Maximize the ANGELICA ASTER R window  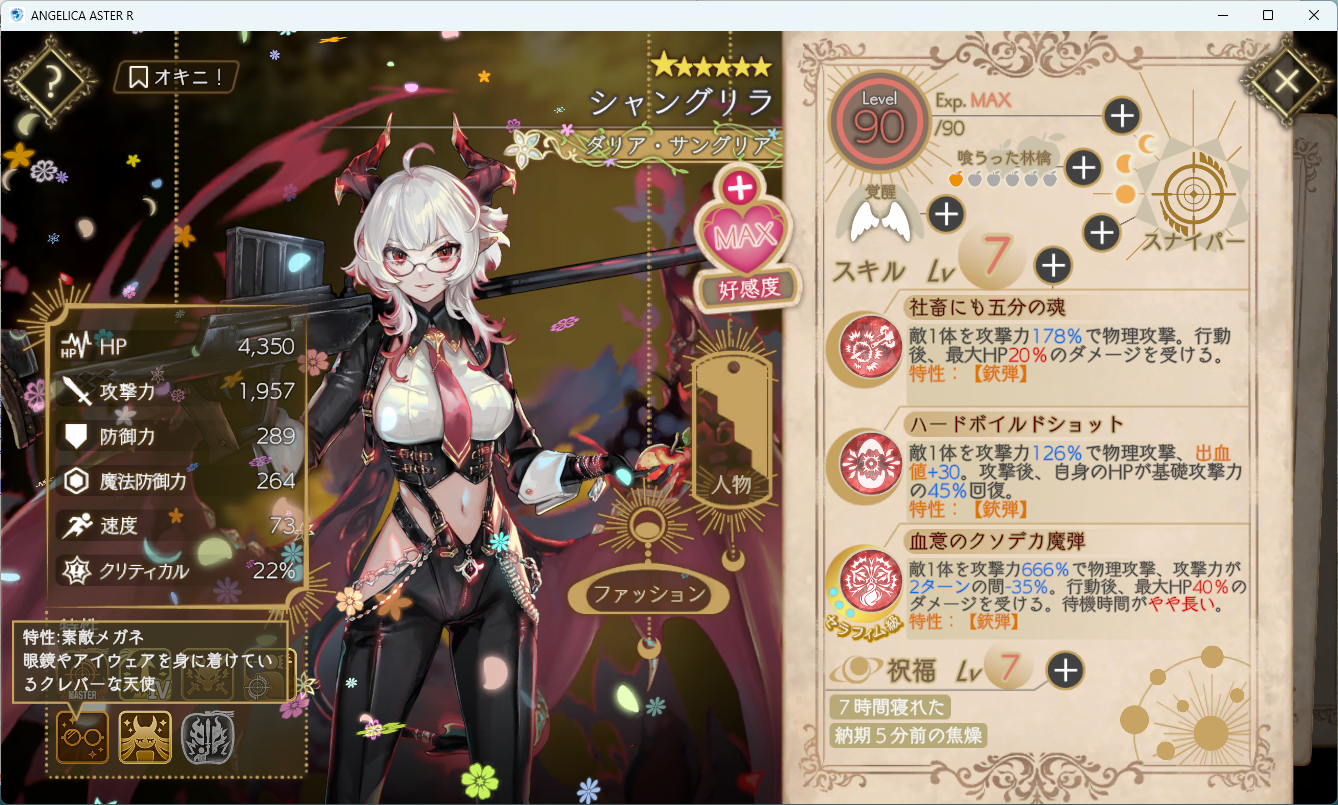(1268, 15)
